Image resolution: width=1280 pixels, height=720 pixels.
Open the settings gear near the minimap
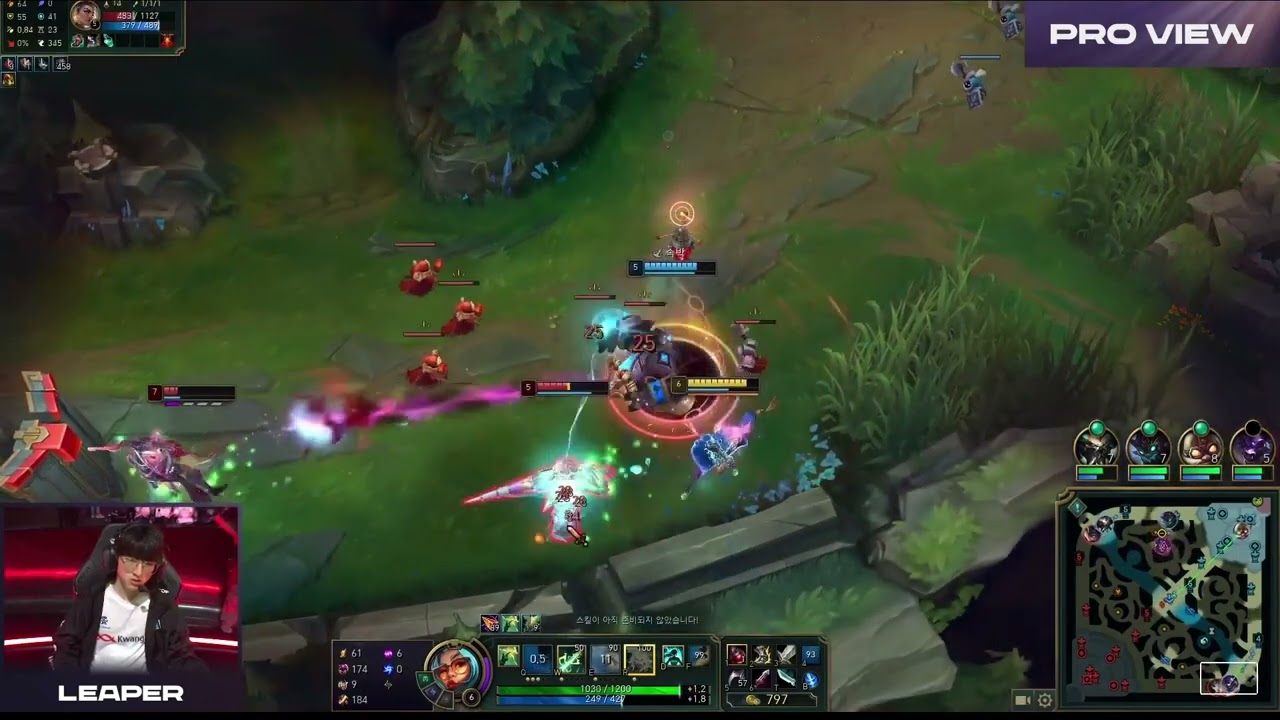[x=1044, y=701]
